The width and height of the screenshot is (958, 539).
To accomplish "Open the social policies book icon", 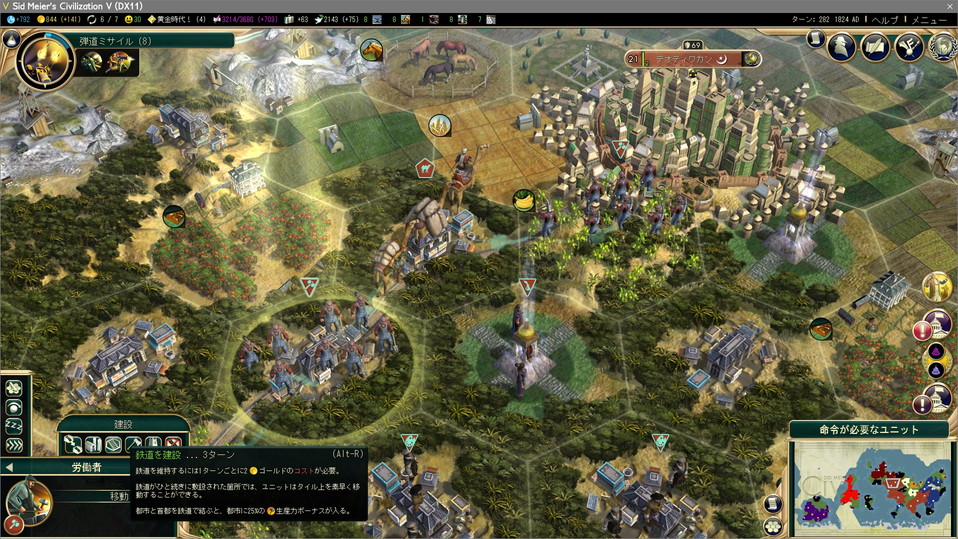I will [x=876, y=46].
